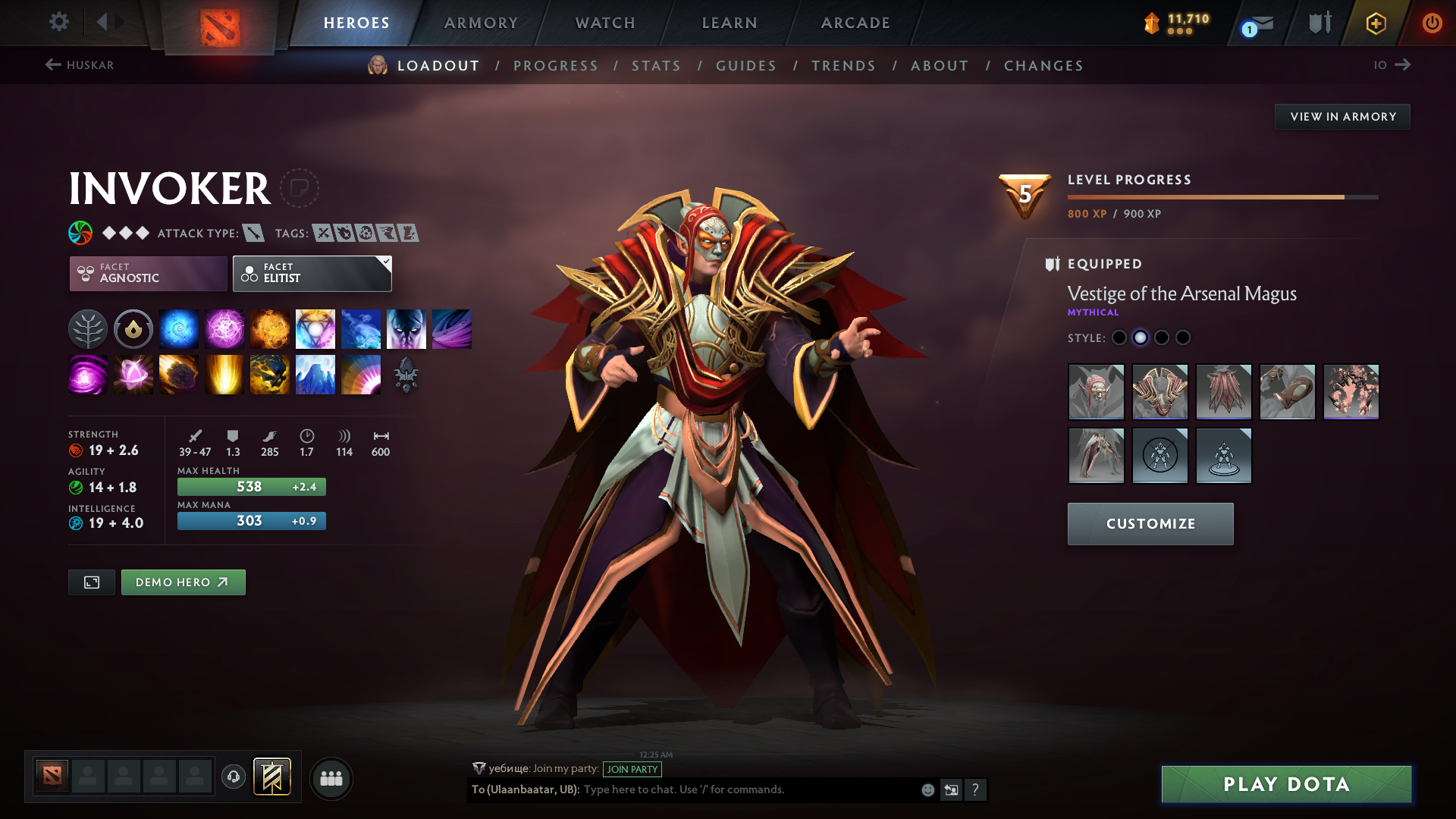Click the shoulder armor item thumbnail
The image size is (1456, 819).
coord(1160,391)
